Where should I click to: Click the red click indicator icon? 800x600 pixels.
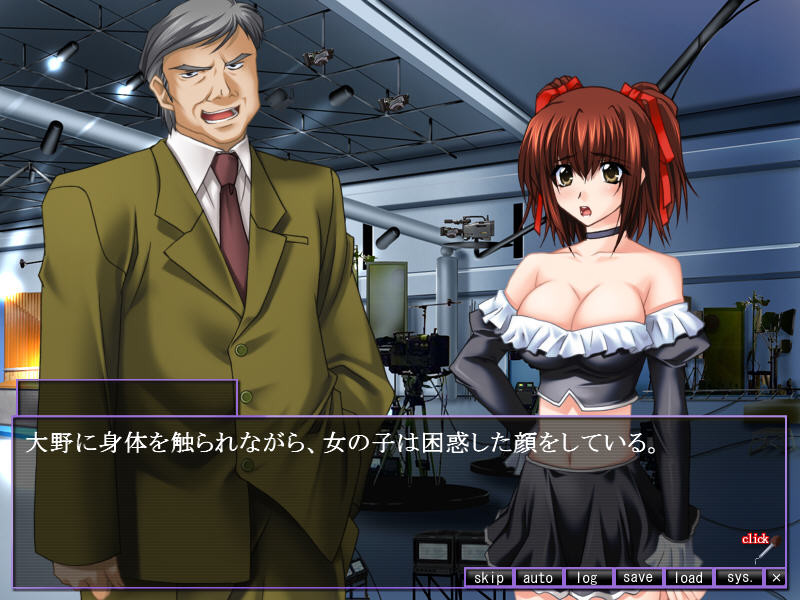[760, 546]
